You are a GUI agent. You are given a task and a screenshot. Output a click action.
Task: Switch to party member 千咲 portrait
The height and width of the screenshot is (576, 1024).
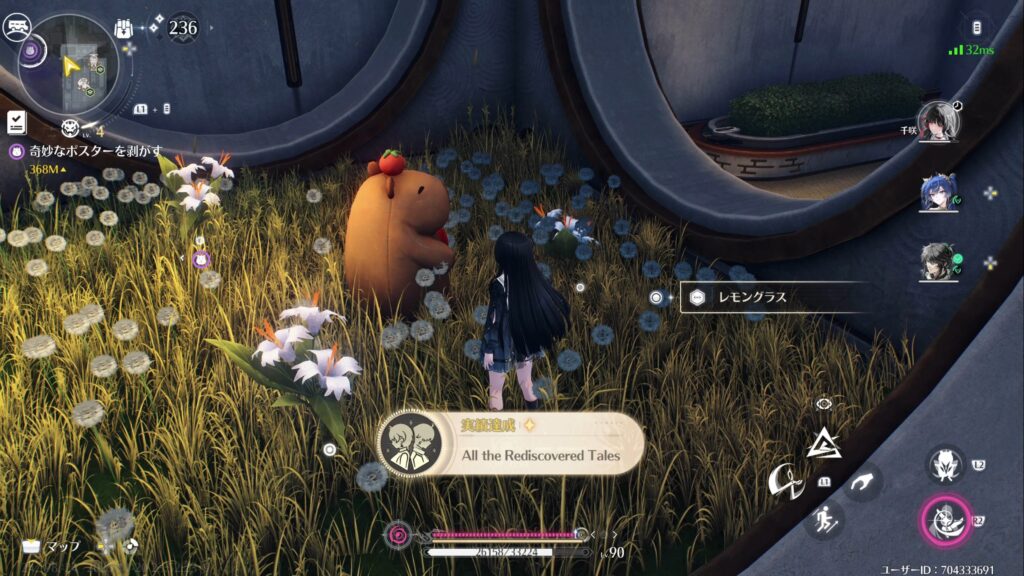tap(939, 122)
